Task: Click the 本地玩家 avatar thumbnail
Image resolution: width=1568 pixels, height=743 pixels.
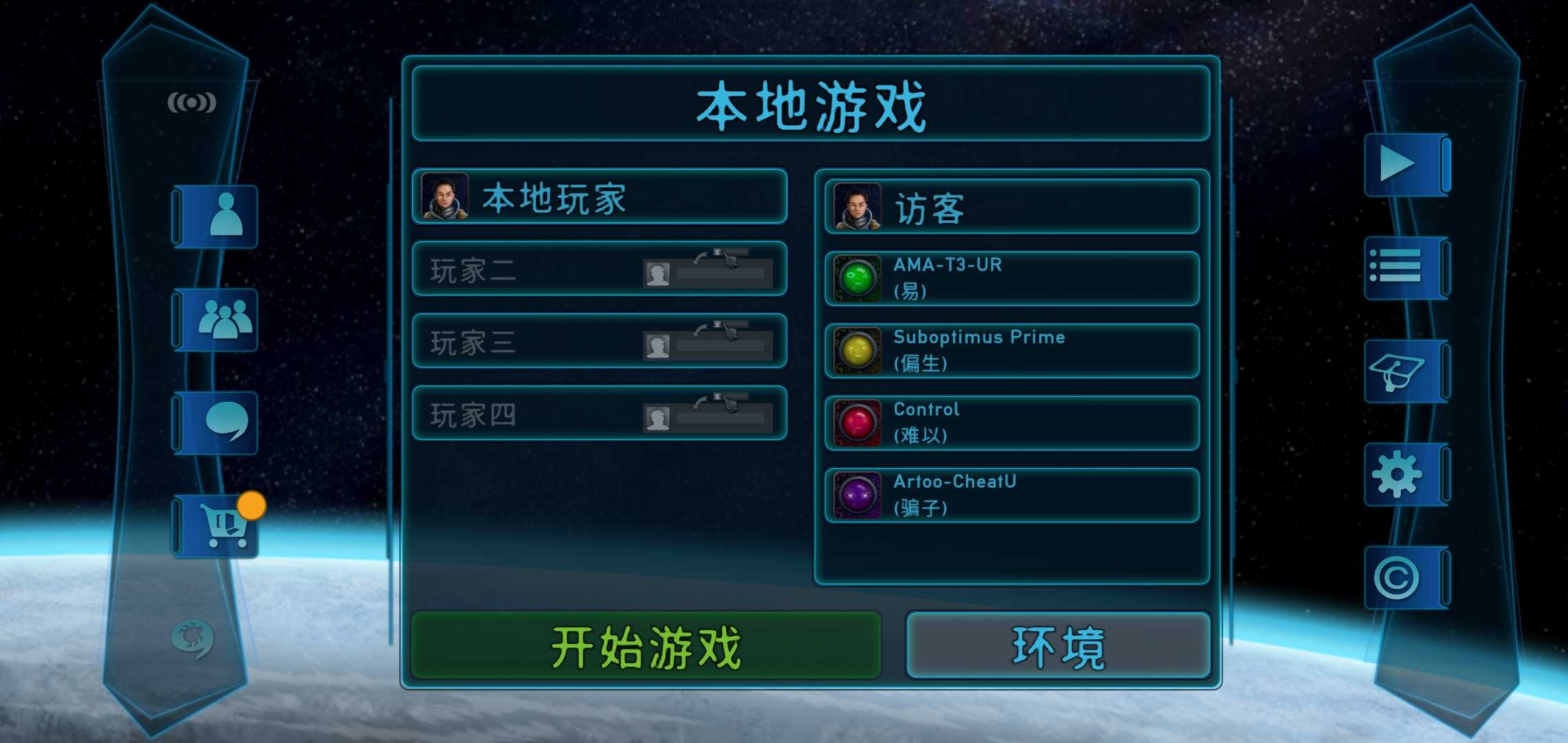Action: coord(444,198)
